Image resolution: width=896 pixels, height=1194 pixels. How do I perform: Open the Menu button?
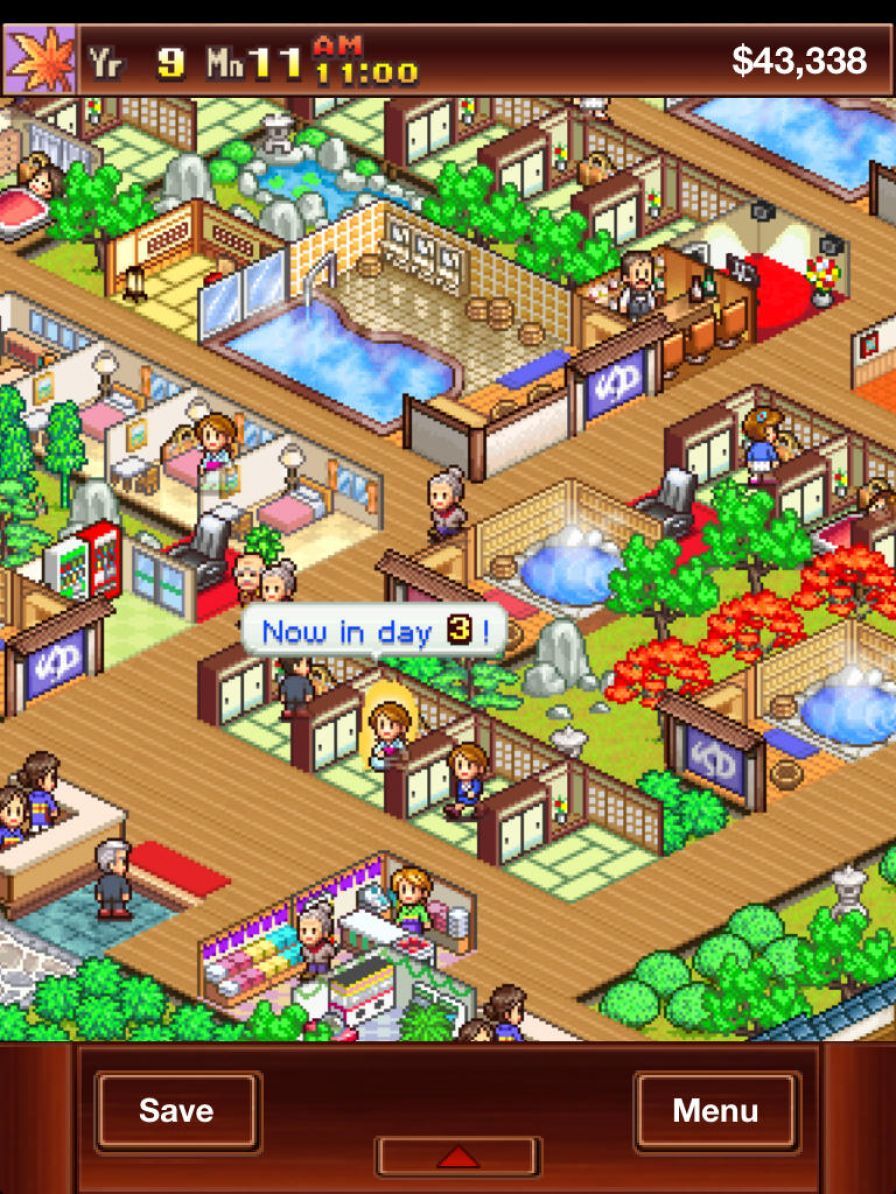click(716, 1110)
